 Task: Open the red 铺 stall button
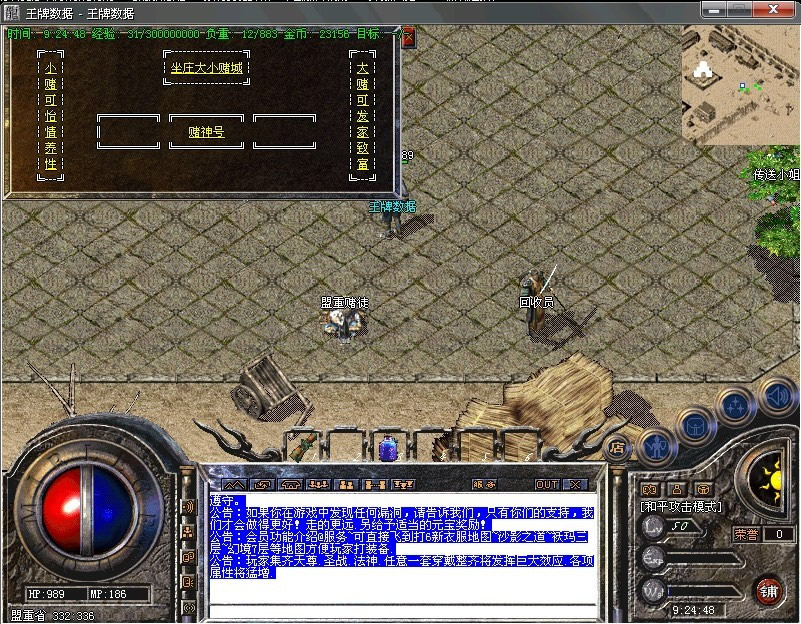[767, 589]
